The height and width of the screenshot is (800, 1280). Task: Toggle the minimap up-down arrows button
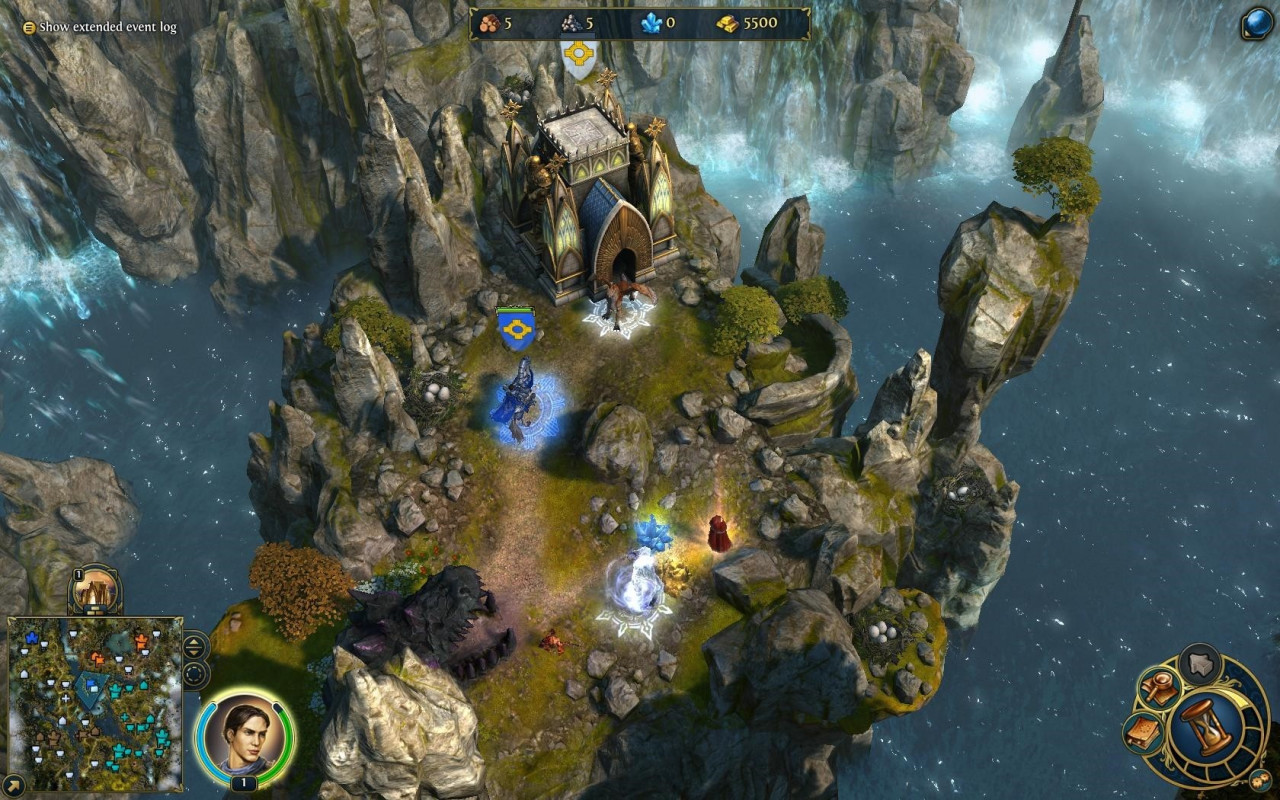click(x=195, y=646)
